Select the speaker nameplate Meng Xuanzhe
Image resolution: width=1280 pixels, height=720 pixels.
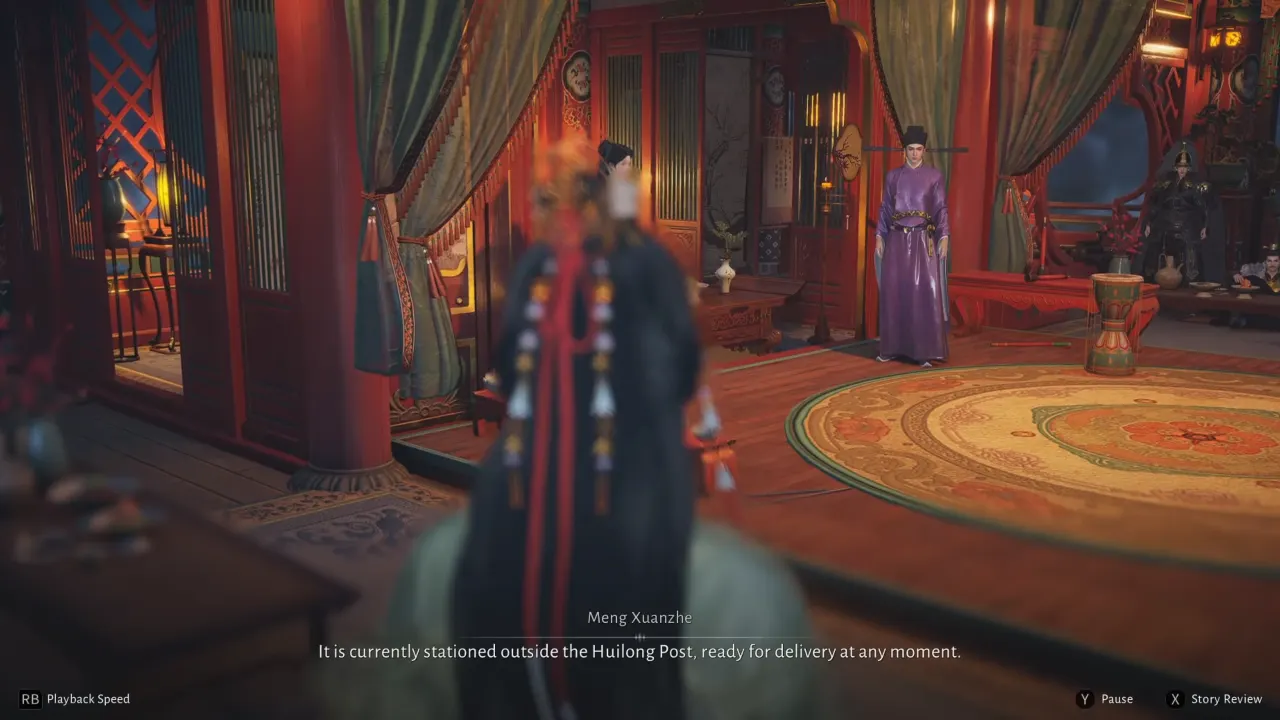(639, 617)
